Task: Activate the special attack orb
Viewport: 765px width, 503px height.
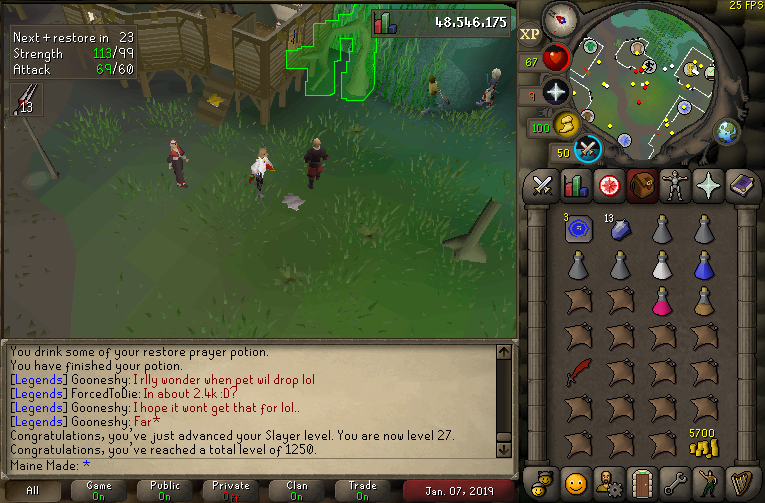Action: (x=589, y=149)
